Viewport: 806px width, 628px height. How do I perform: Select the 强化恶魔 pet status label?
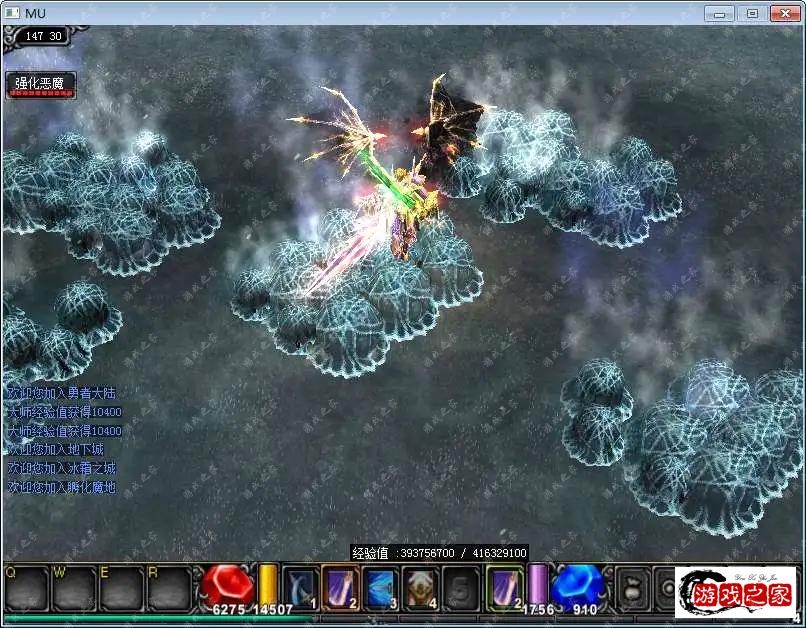[39, 84]
